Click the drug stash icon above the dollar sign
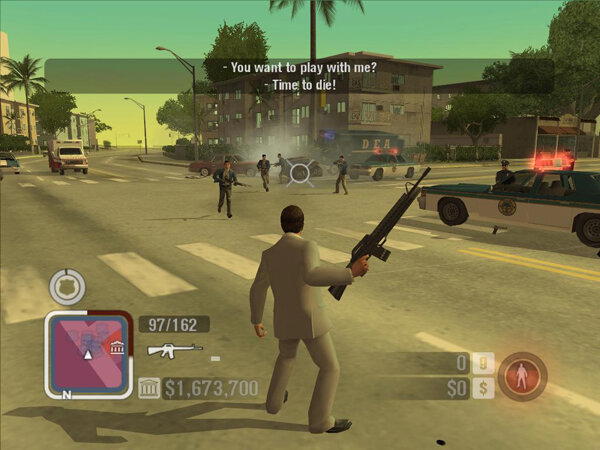600x450 pixels. pos(483,363)
